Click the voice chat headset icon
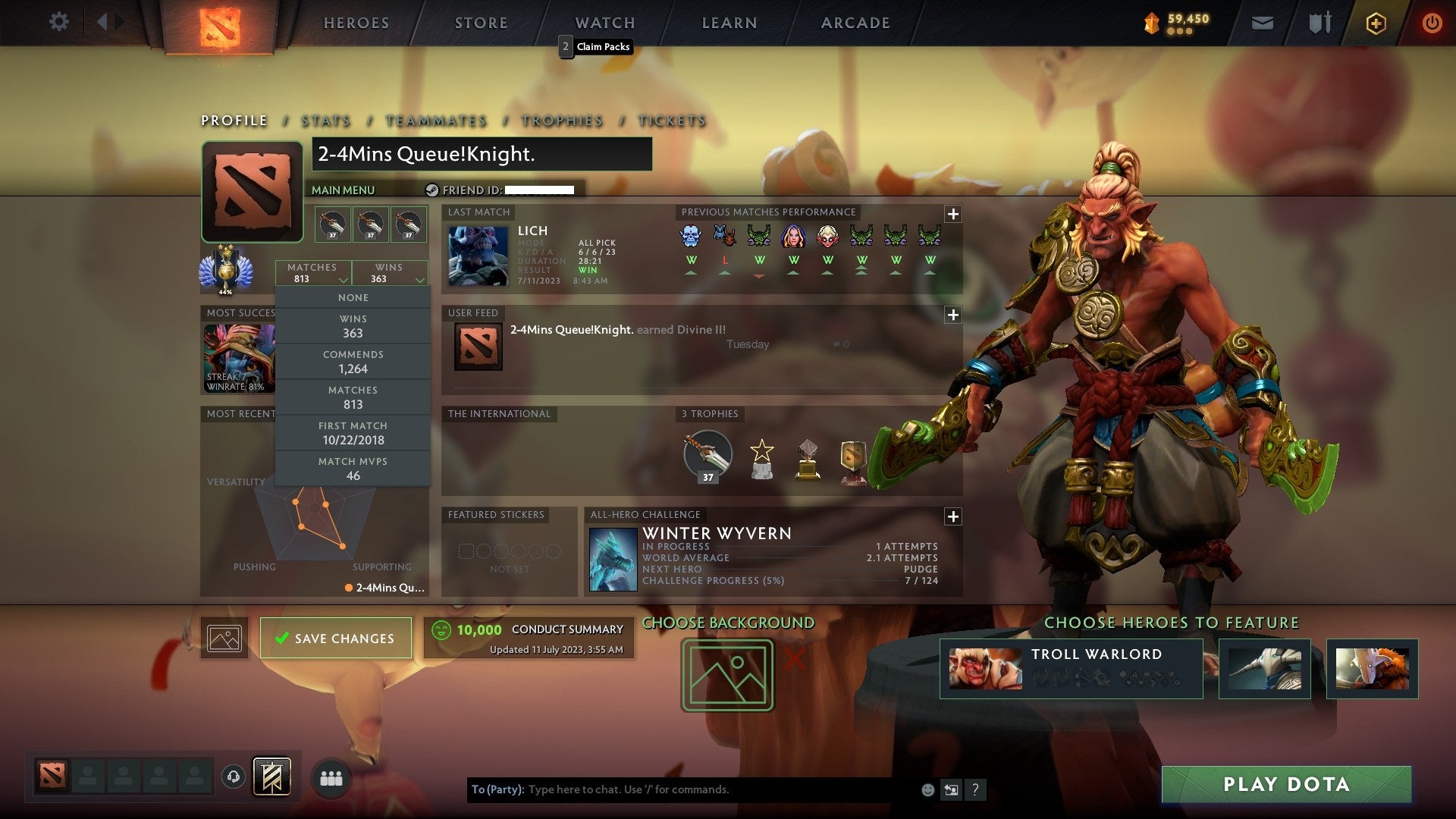This screenshot has height=819, width=1456. [x=234, y=776]
